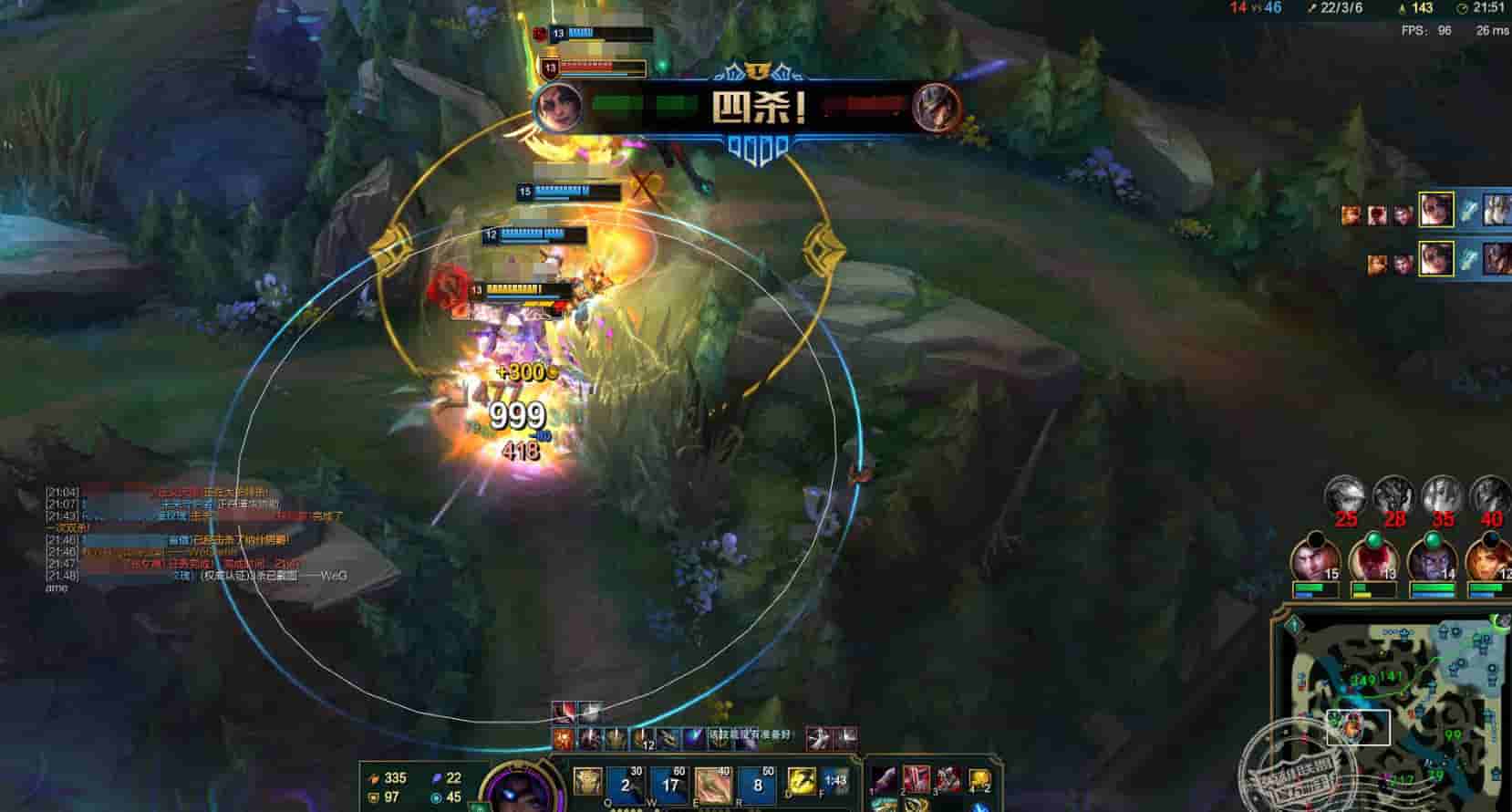This screenshot has width=1512, height=812.
Task: Click the orange buff icon in the buff bar
Action: 563,738
